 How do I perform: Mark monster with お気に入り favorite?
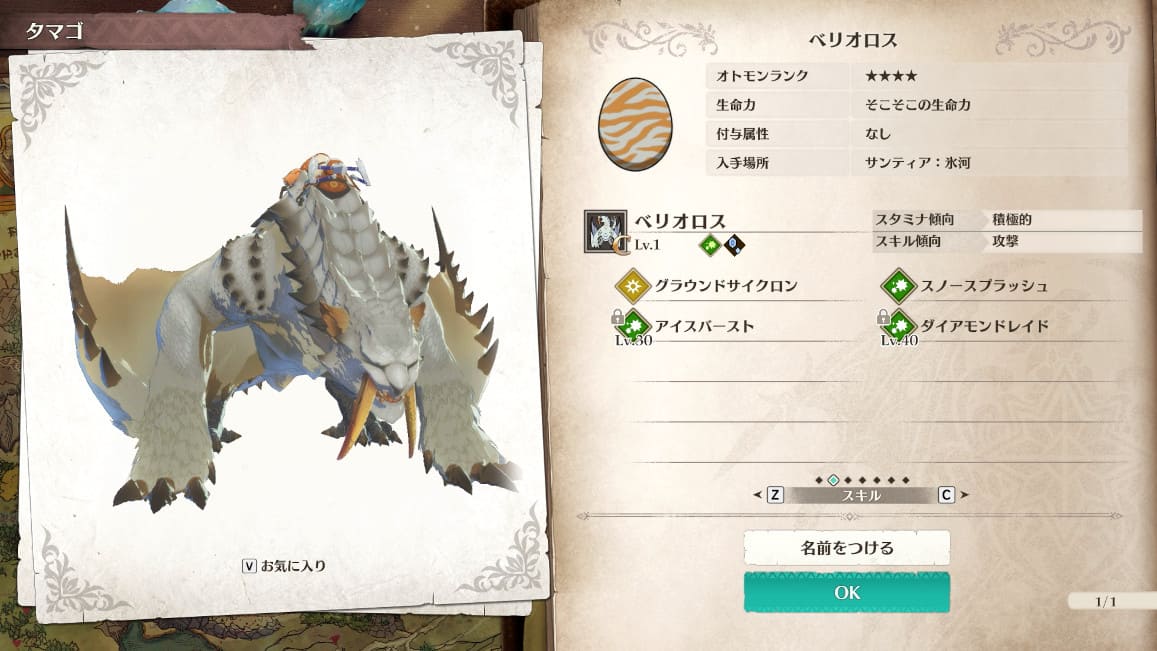coord(284,566)
